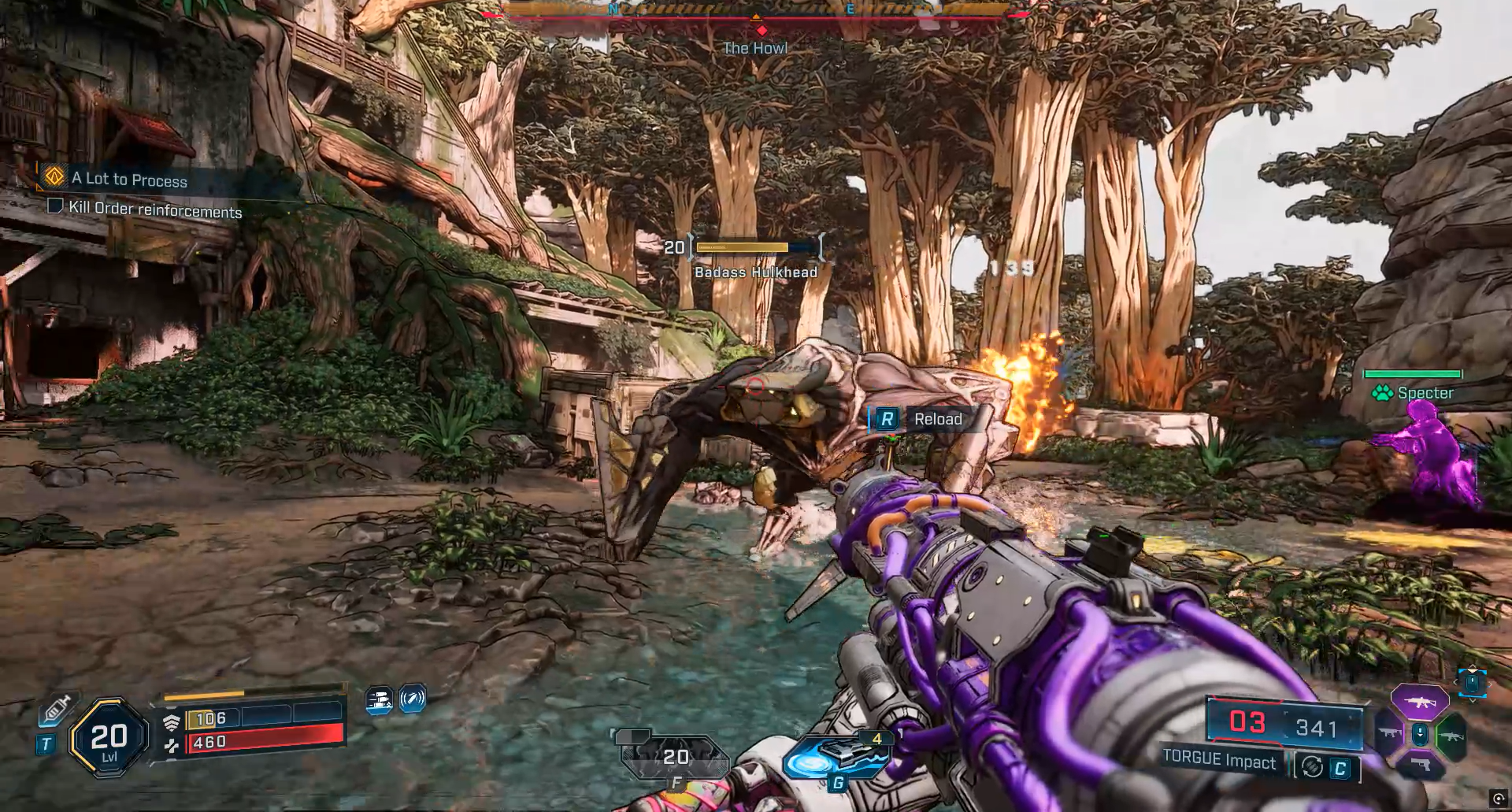Click the small corner overlay icon

[1498, 799]
